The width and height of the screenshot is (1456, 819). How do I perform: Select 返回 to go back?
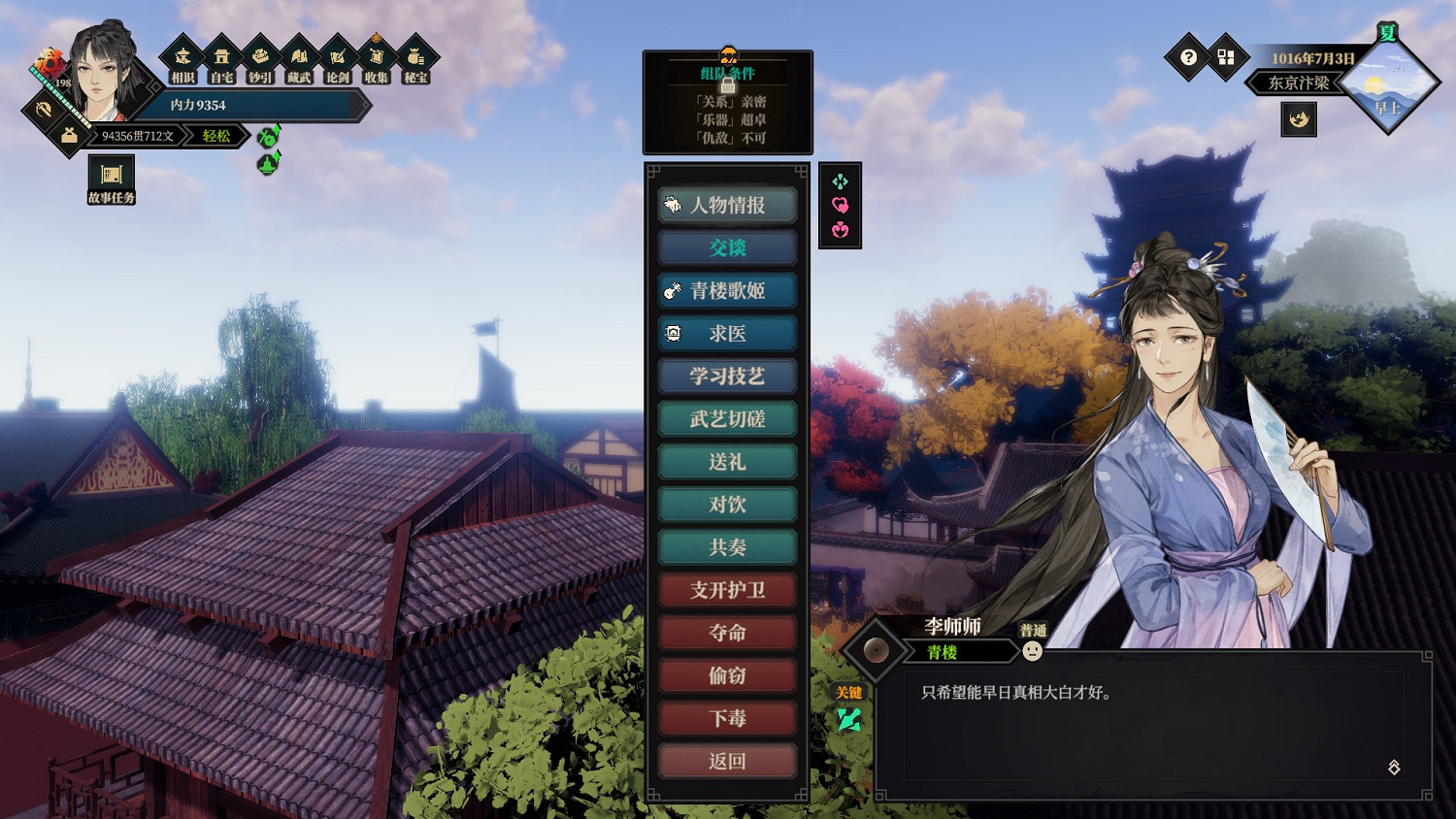(x=727, y=761)
